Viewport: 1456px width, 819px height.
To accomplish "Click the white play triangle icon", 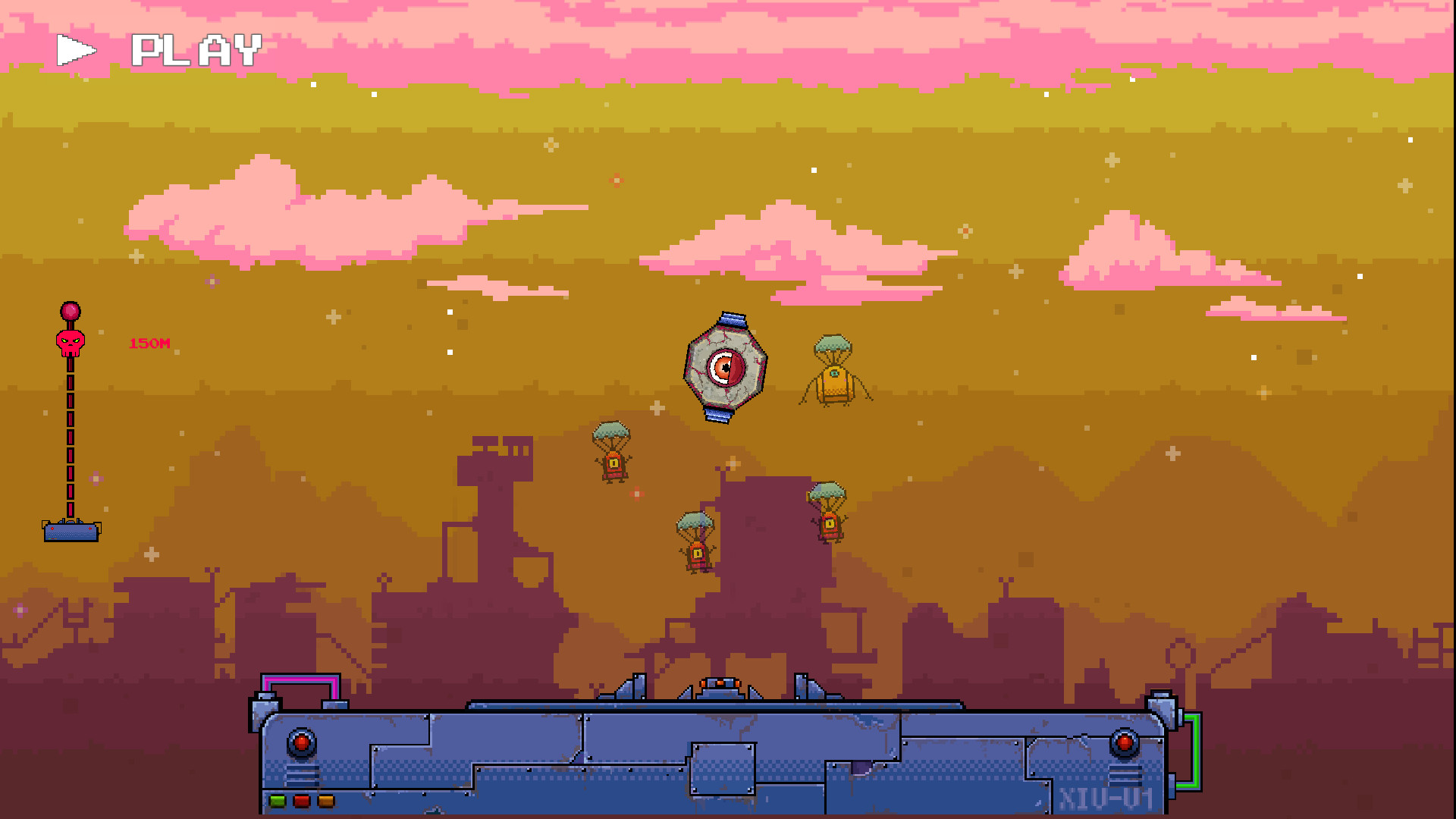I will (x=76, y=49).
